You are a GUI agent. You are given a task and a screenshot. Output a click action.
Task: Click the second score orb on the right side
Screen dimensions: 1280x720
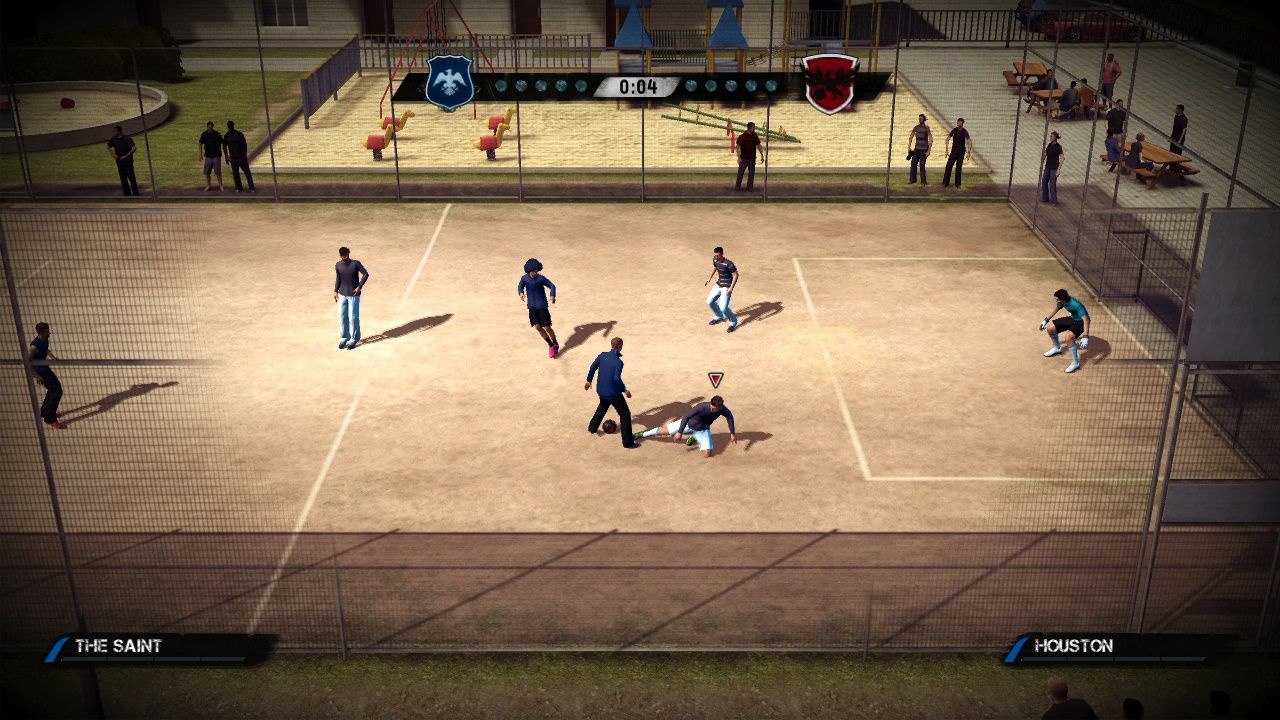tap(710, 86)
